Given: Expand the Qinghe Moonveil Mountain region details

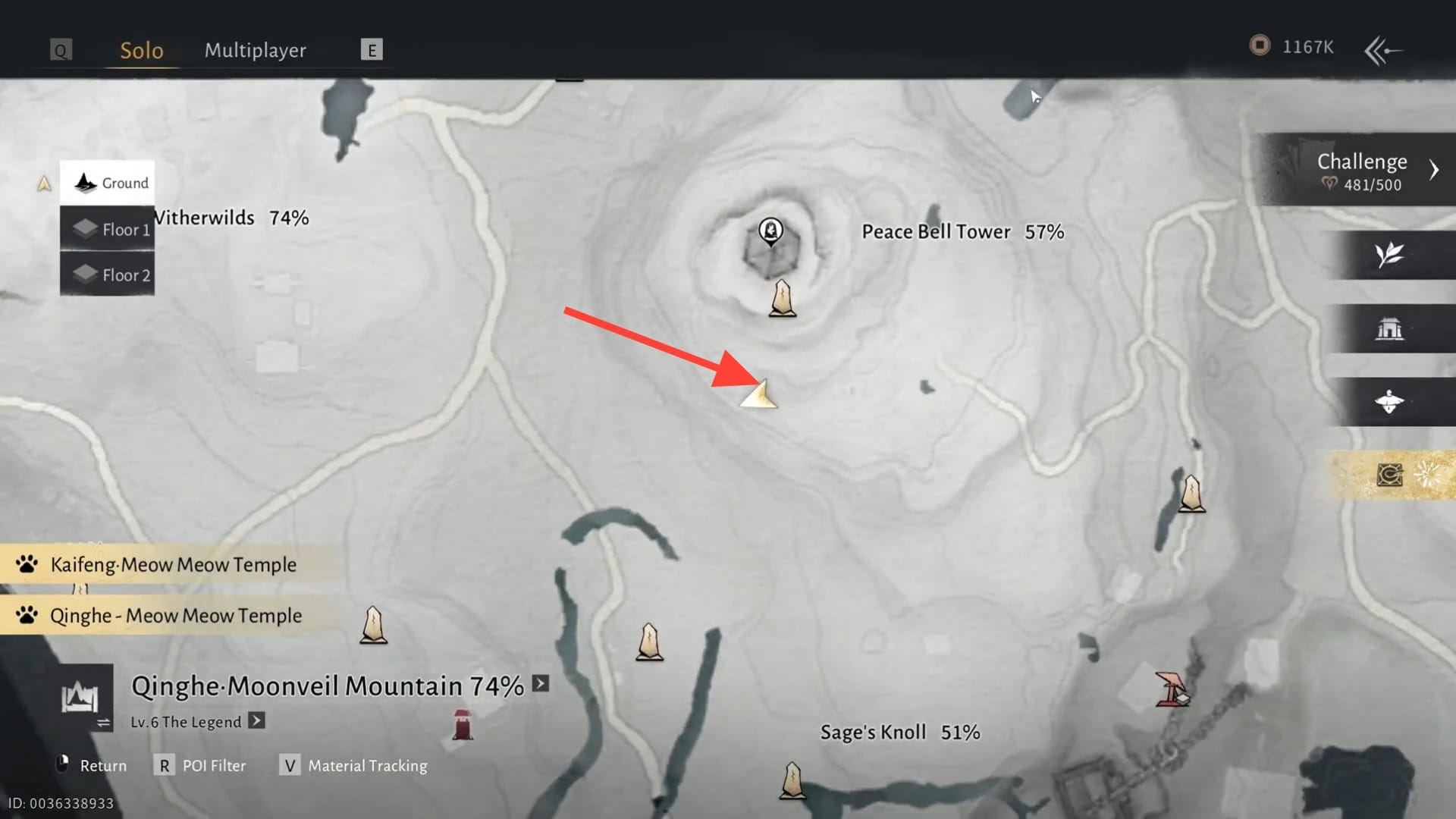Looking at the screenshot, I should point(541,683).
